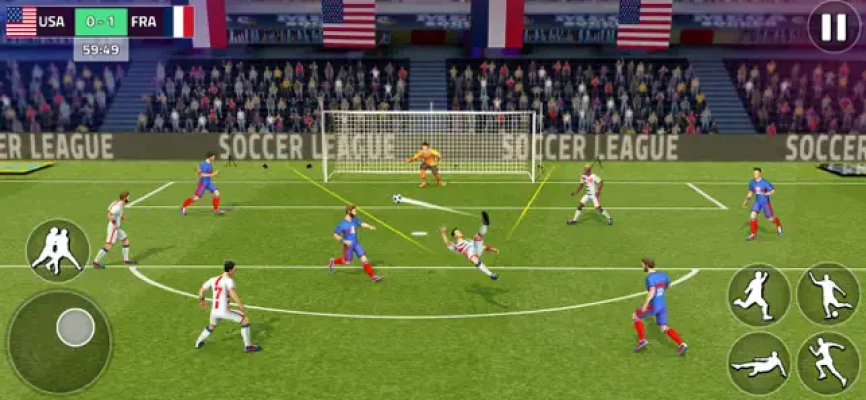Tap the pass button with ball at foot

pyautogui.click(x=828, y=294)
